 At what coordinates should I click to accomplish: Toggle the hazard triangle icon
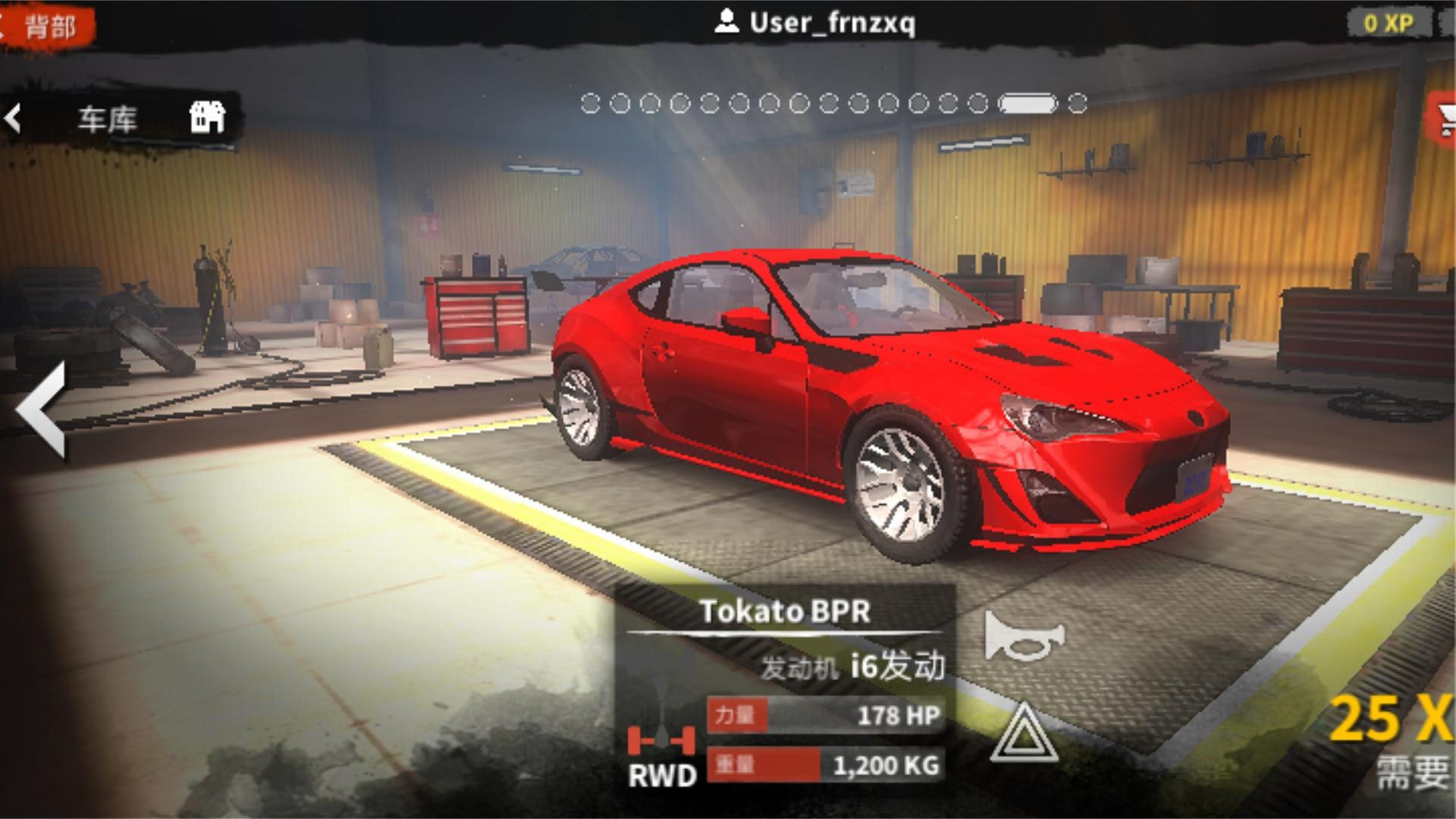1024,733
